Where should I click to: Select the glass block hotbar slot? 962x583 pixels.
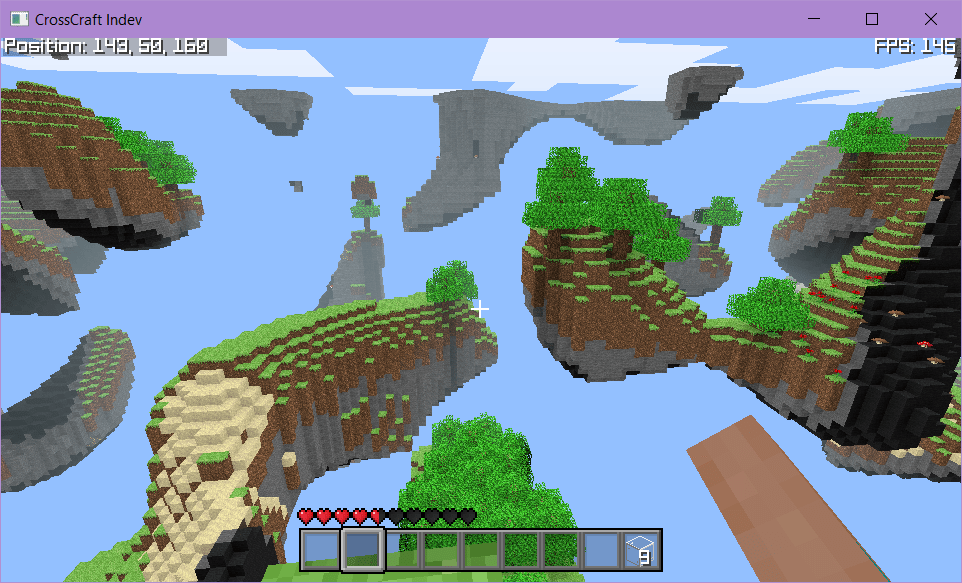tap(641, 549)
